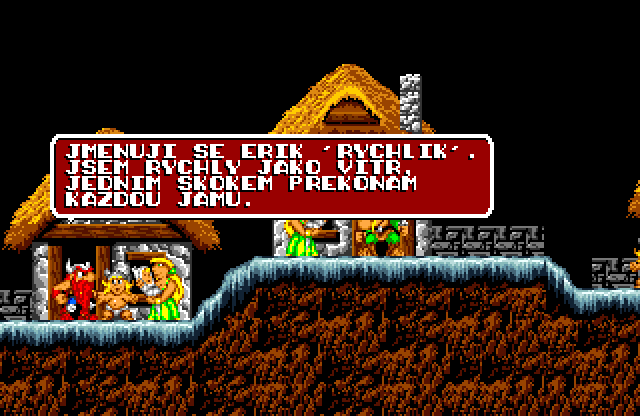Dismiss Erik's red dialogue text box
640x416 pixels.
(271, 176)
